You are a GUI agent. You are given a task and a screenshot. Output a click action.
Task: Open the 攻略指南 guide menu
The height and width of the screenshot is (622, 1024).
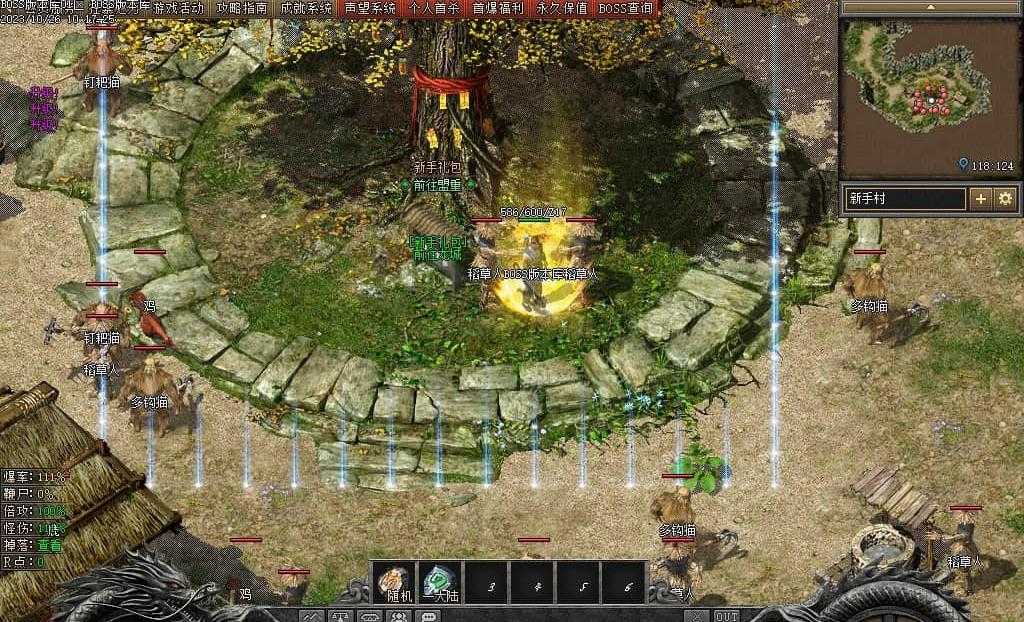[x=242, y=8]
